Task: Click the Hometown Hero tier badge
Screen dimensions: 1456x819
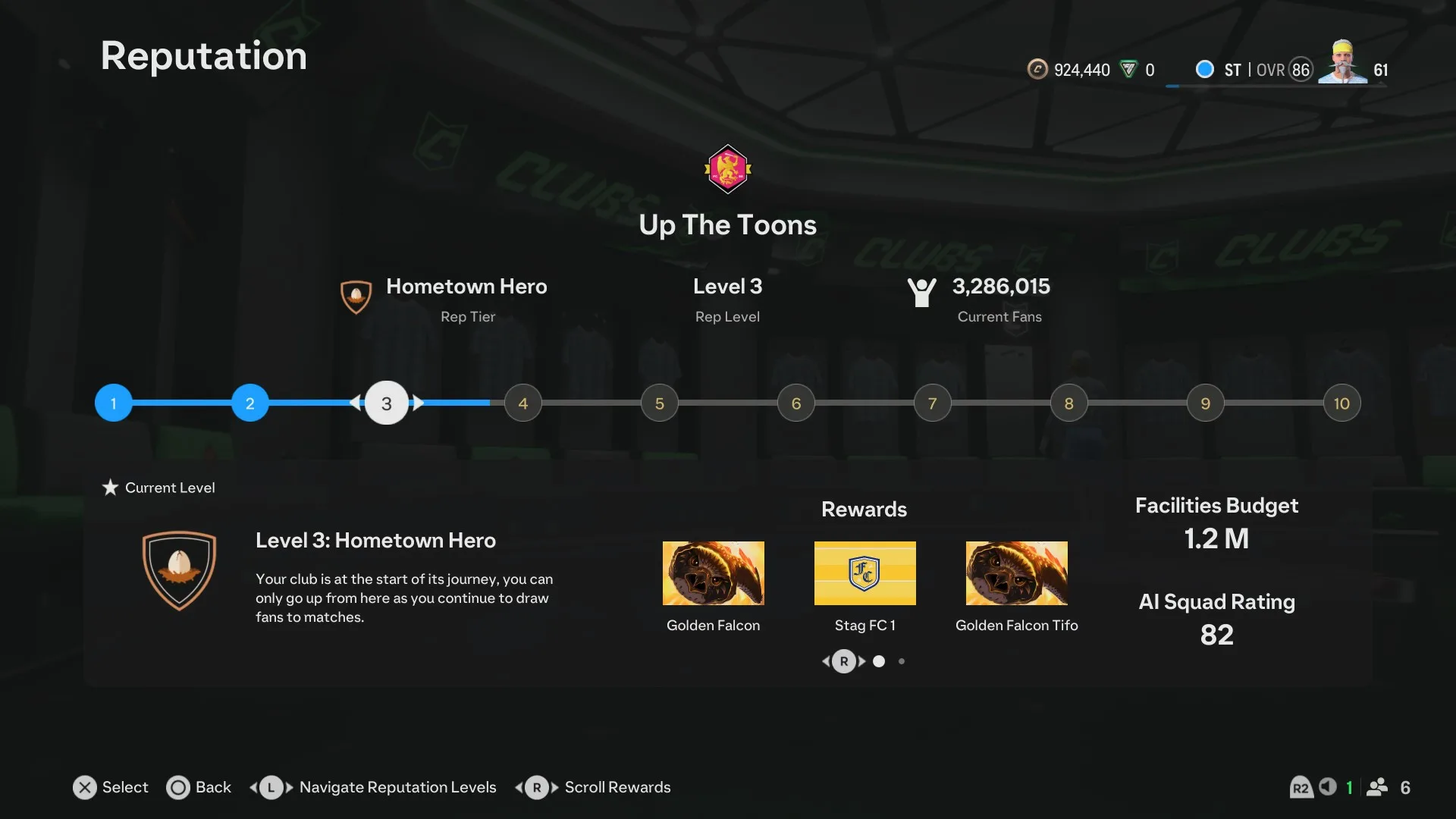Action: (x=356, y=297)
